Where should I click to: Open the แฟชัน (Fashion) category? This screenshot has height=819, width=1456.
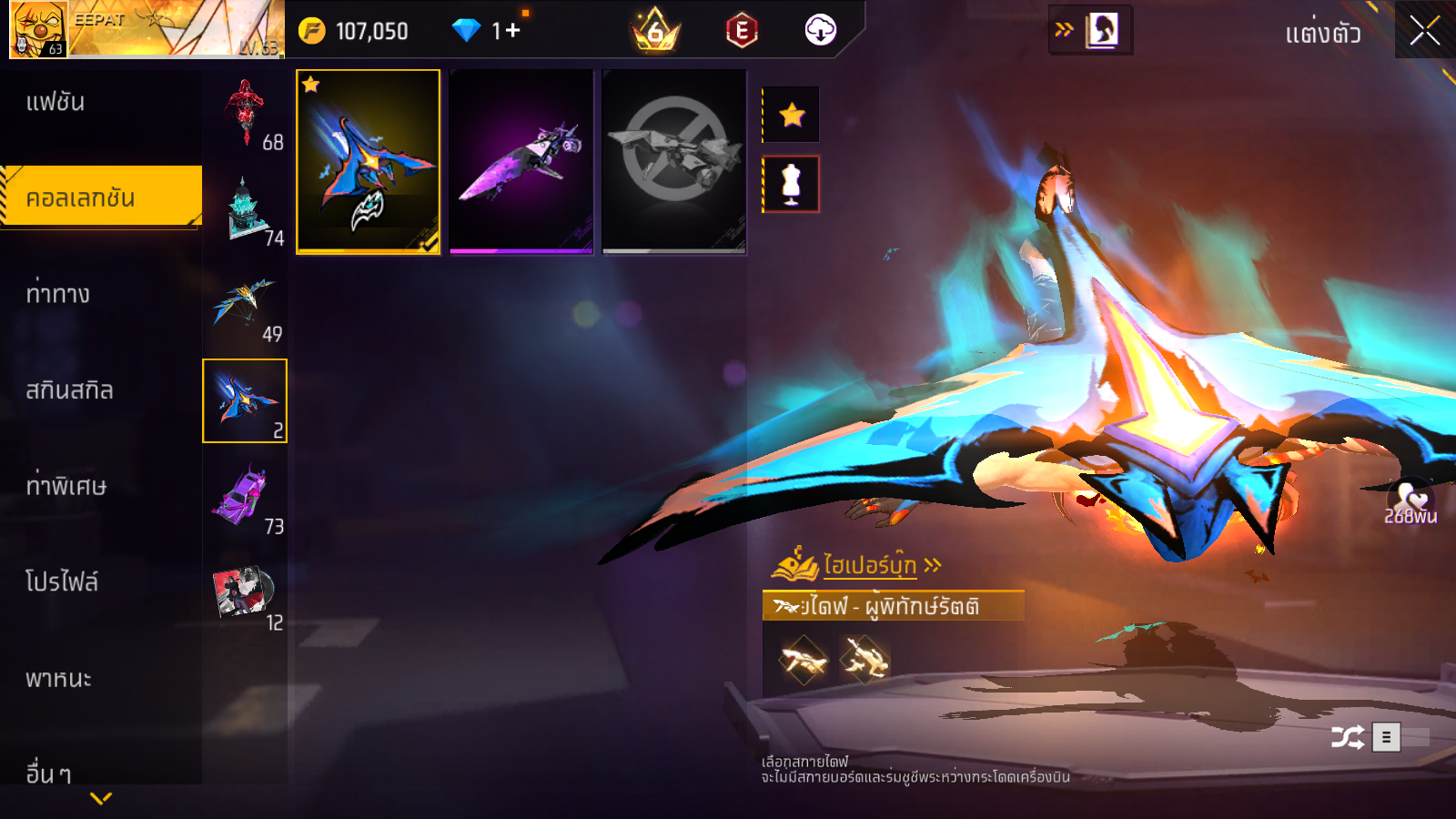[56, 102]
